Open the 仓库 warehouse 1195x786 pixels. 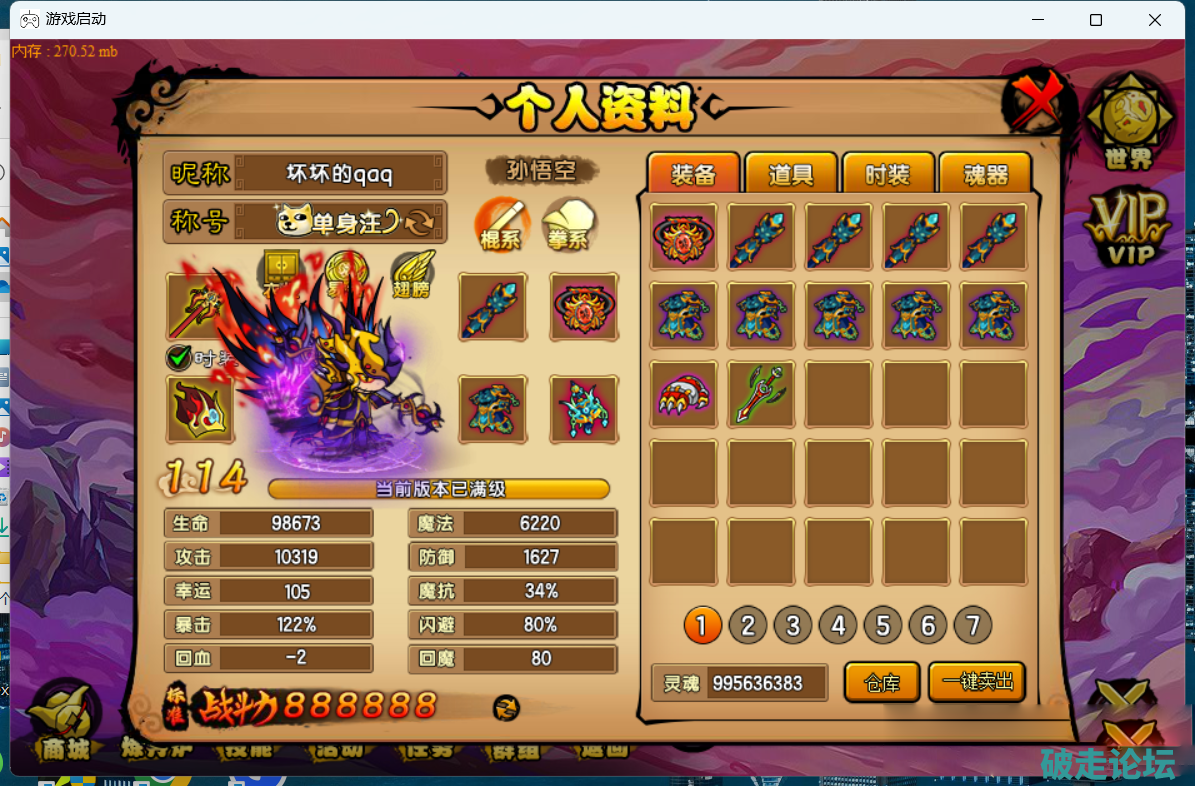pos(882,683)
